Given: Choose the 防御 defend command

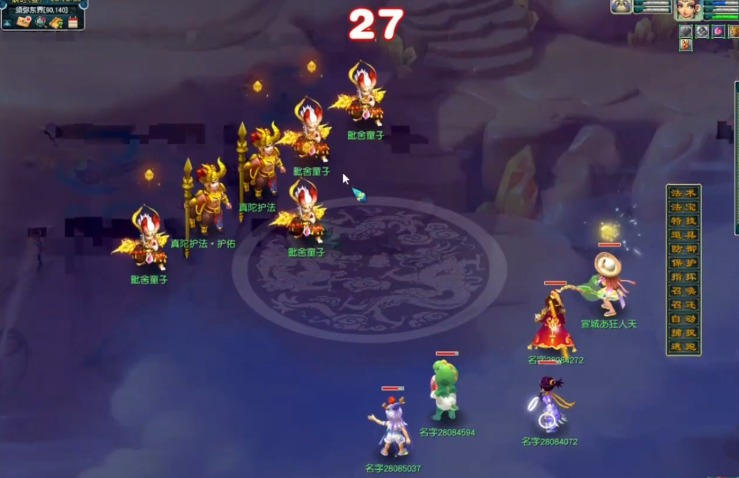Looking at the screenshot, I should coord(684,249).
